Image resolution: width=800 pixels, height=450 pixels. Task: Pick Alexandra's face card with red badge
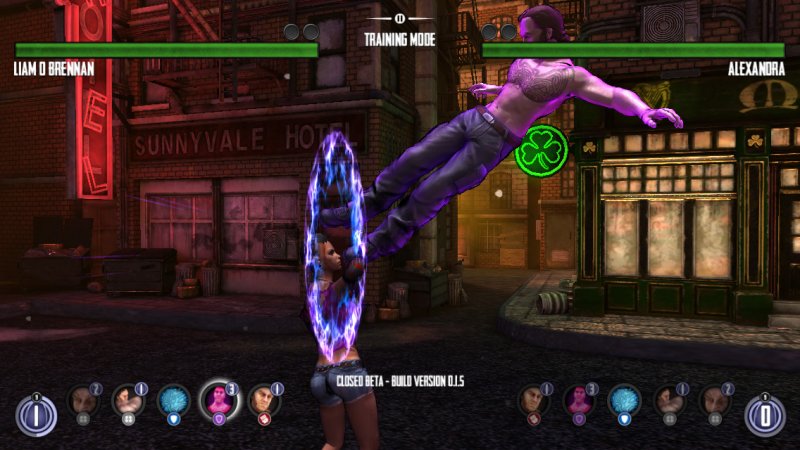[533, 402]
